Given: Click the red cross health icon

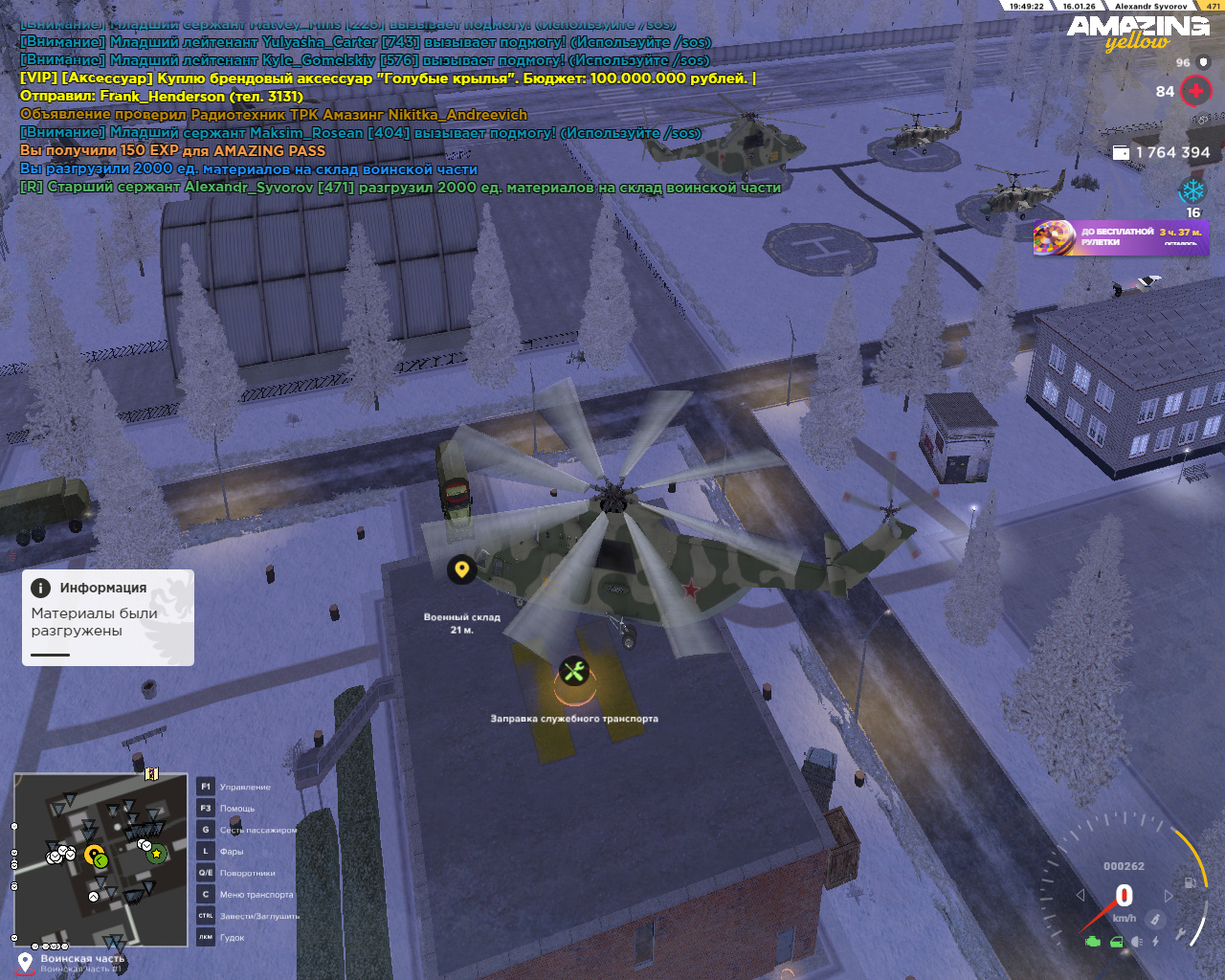Looking at the screenshot, I should tap(1195, 91).
